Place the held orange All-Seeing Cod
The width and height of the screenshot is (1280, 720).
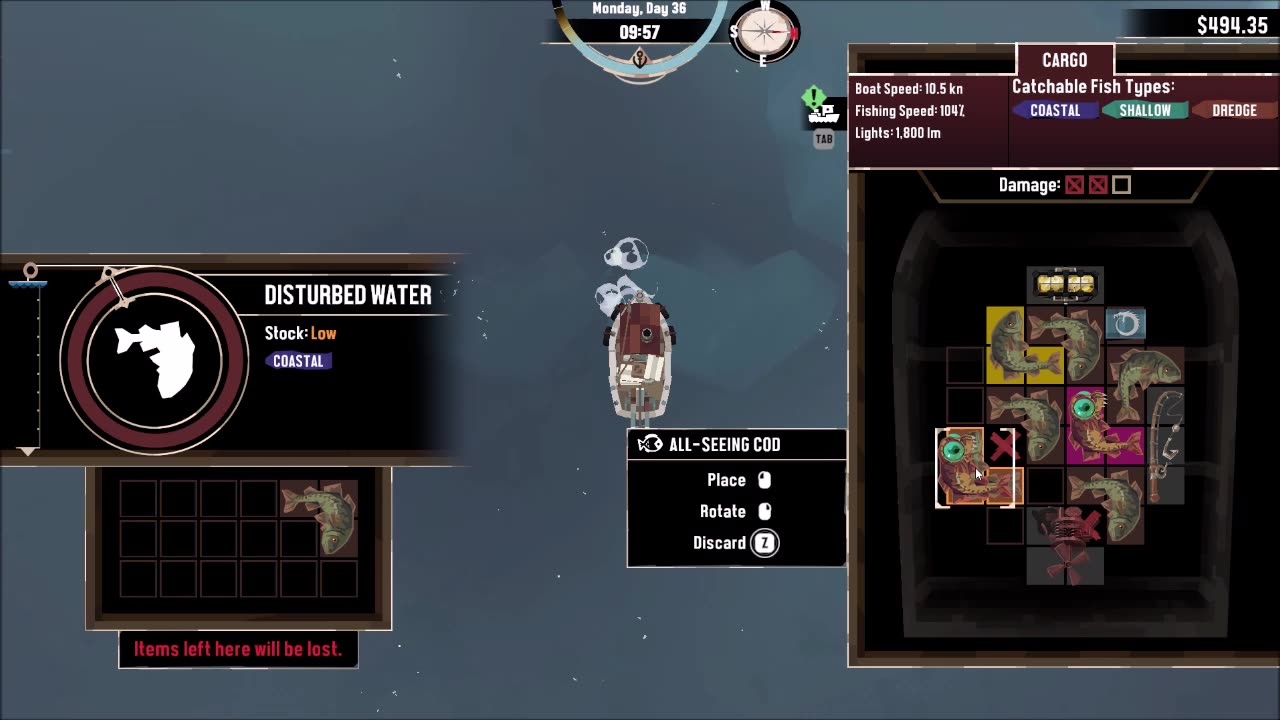pos(975,468)
